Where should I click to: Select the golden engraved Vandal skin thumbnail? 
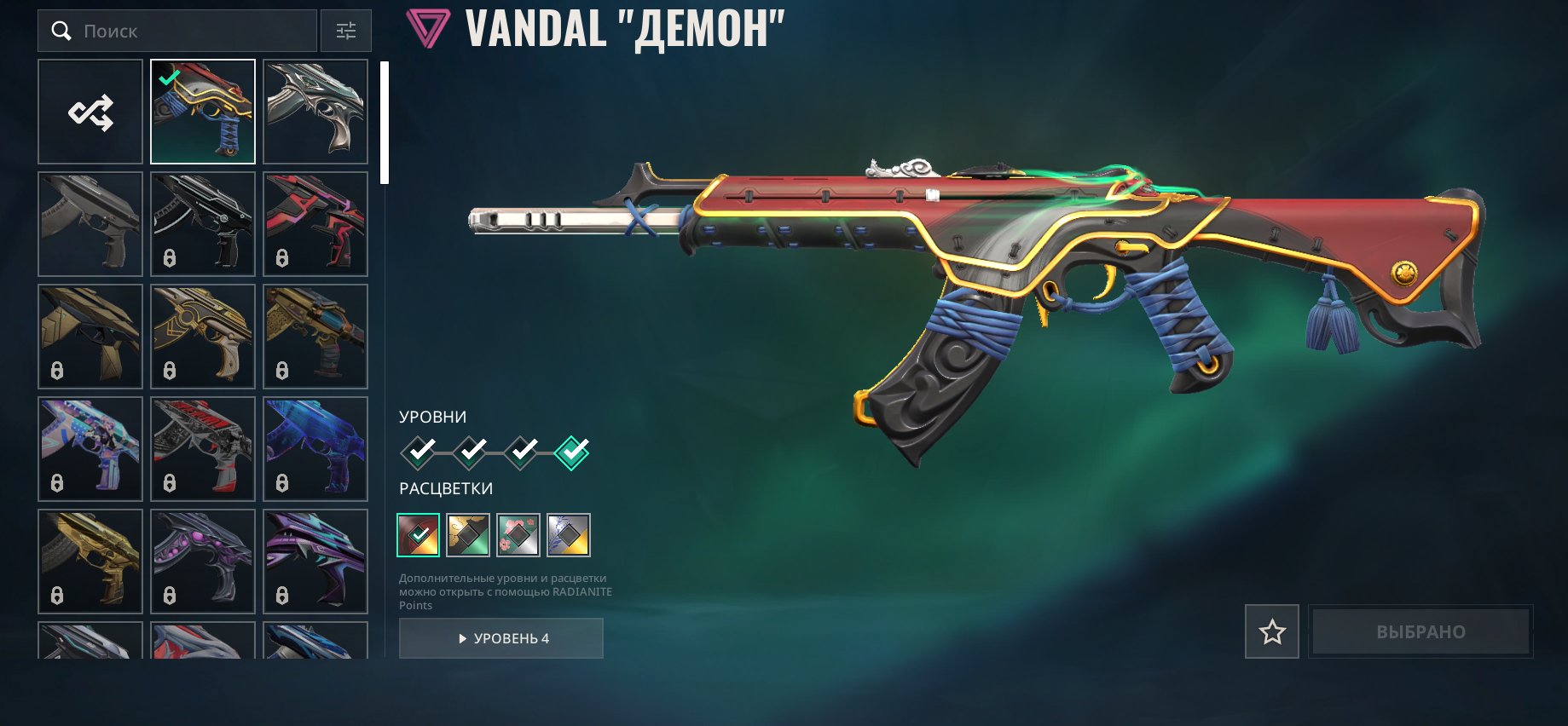pyautogui.click(x=202, y=336)
